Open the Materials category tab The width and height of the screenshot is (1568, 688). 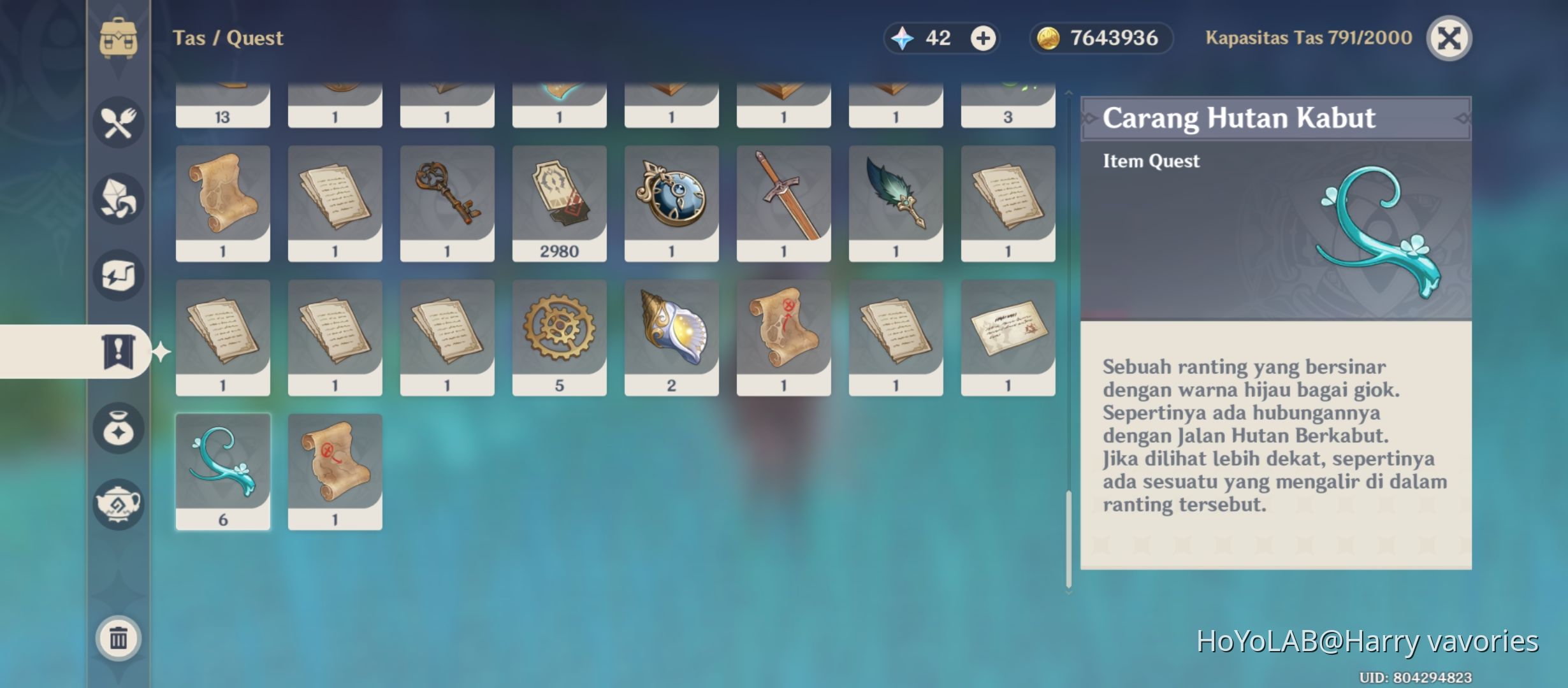(119, 199)
